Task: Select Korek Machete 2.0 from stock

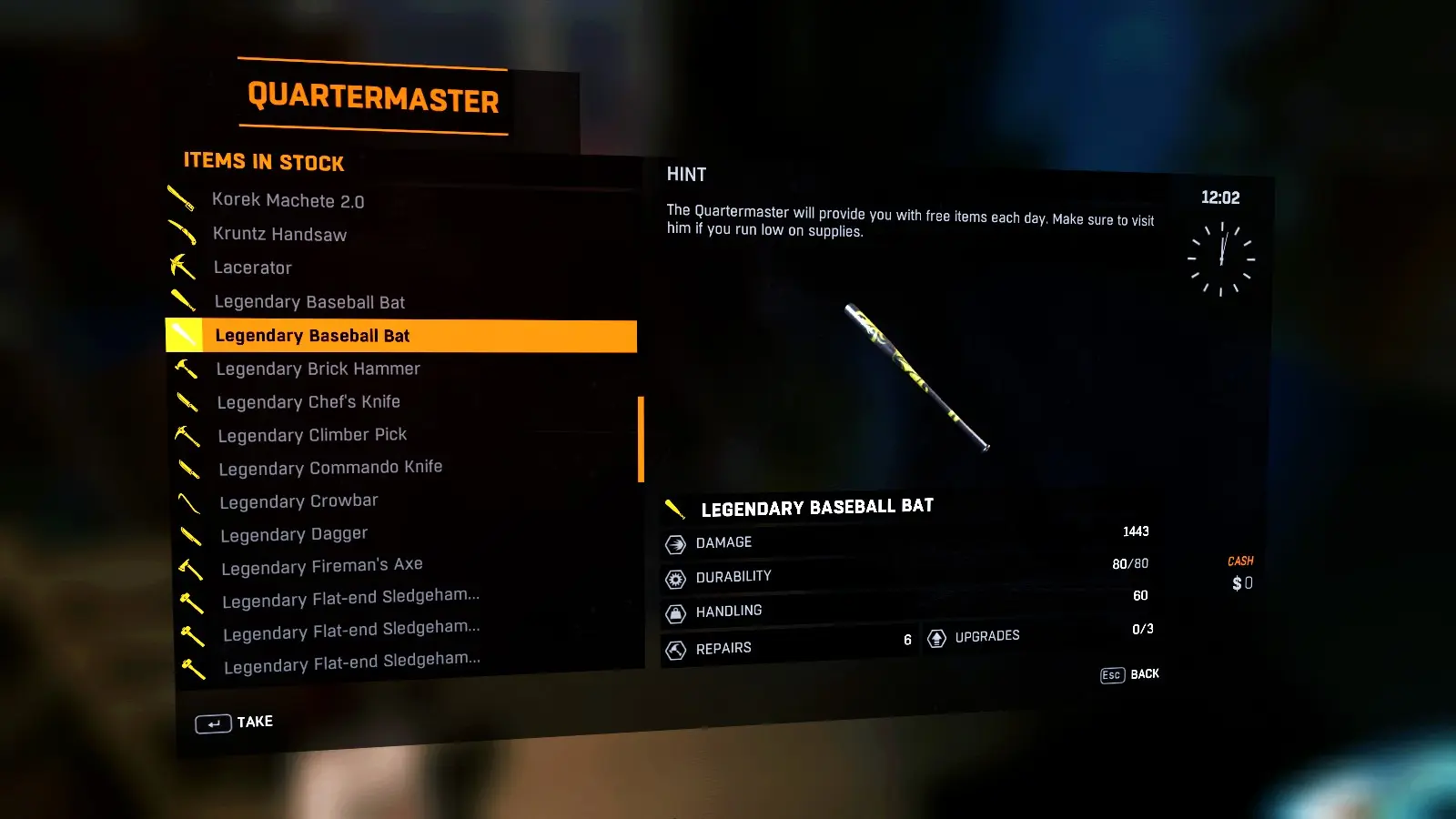Action: [x=288, y=200]
